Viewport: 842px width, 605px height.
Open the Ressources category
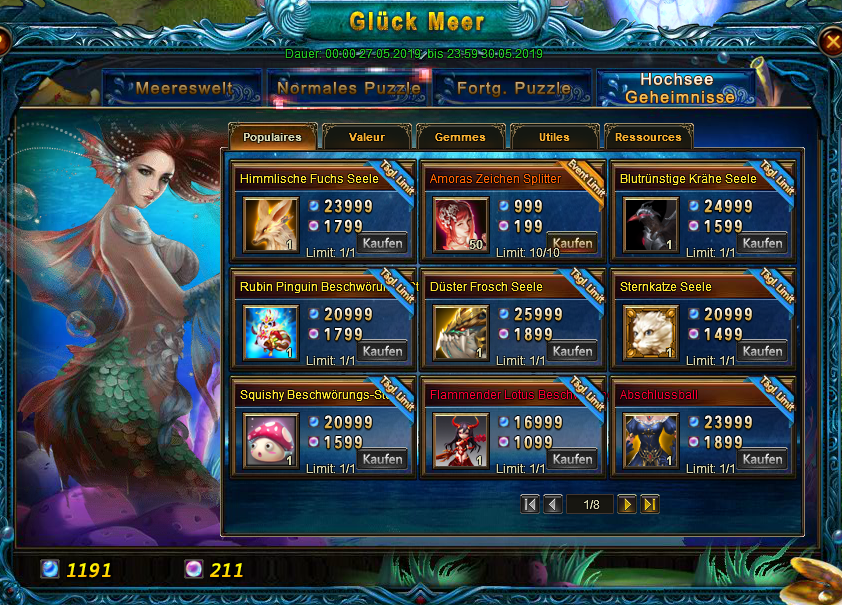click(x=648, y=137)
